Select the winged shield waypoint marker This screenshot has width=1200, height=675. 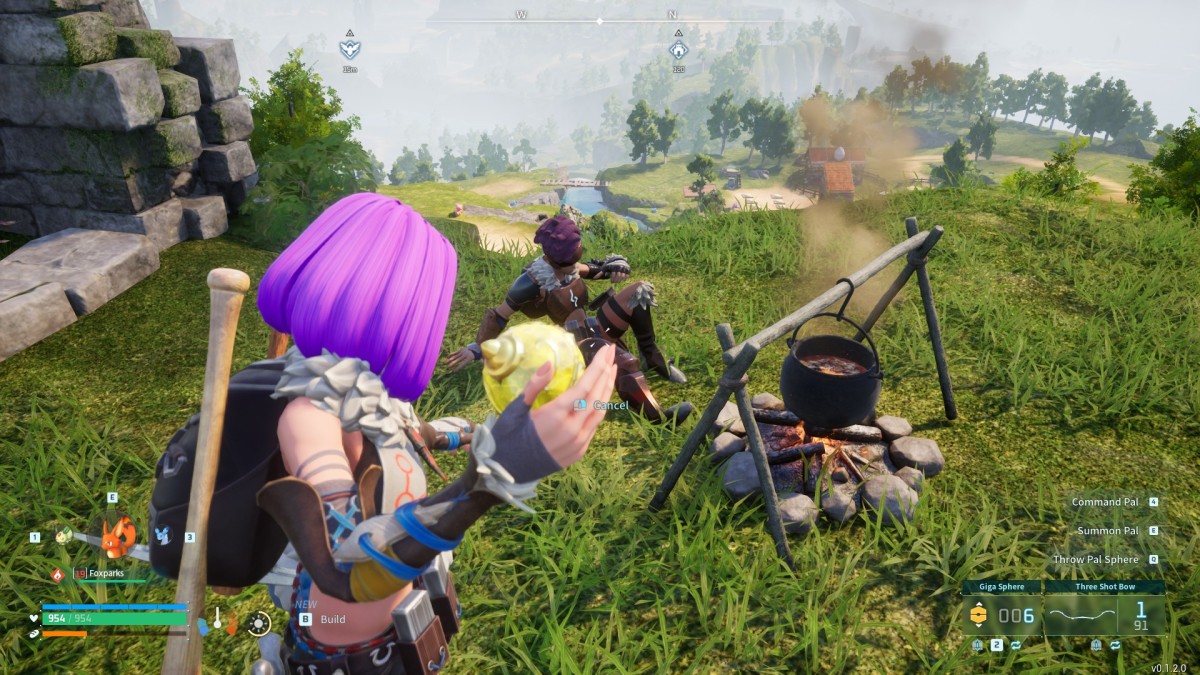(349, 47)
